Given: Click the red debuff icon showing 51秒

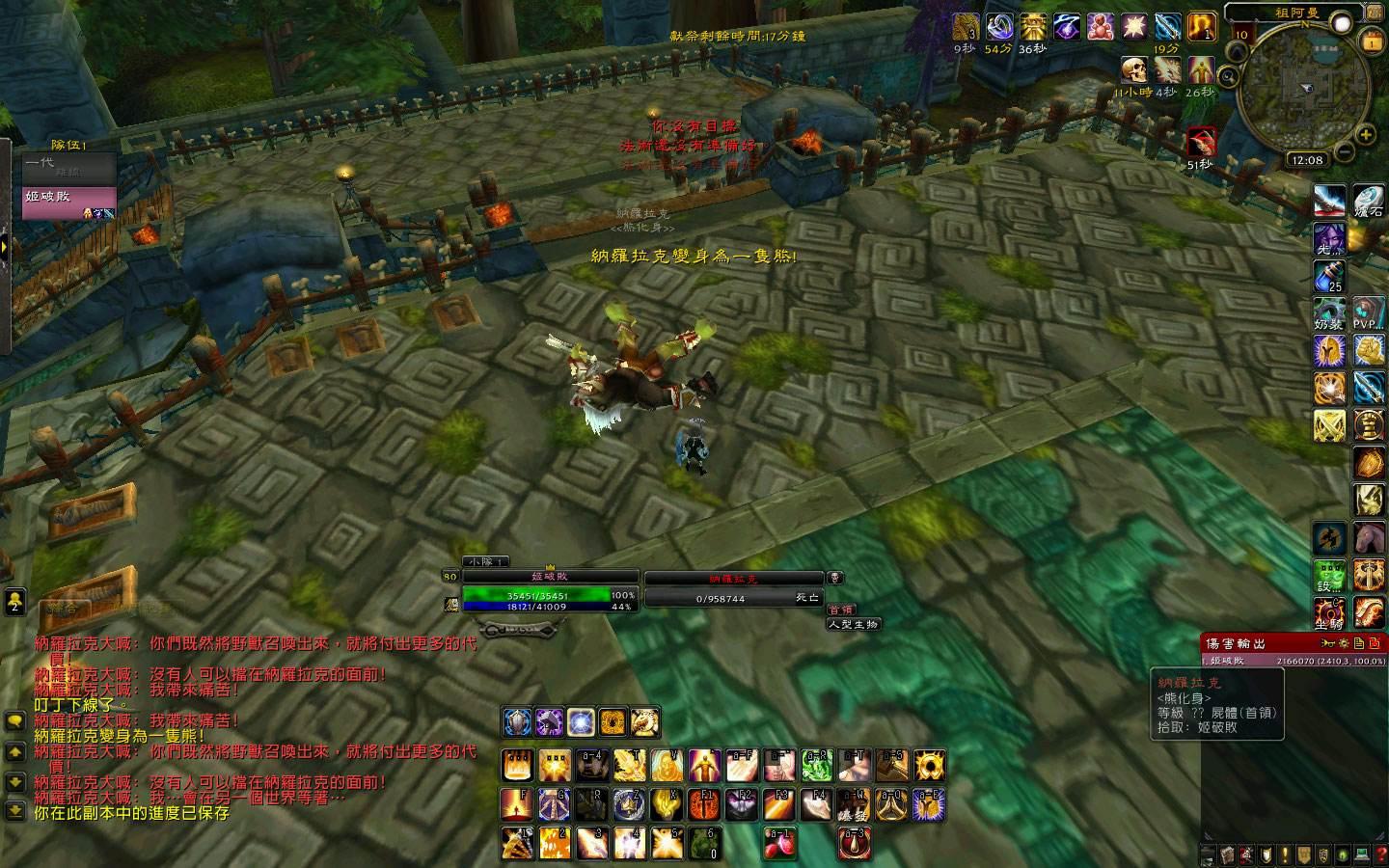Looking at the screenshot, I should pyautogui.click(x=1200, y=142).
